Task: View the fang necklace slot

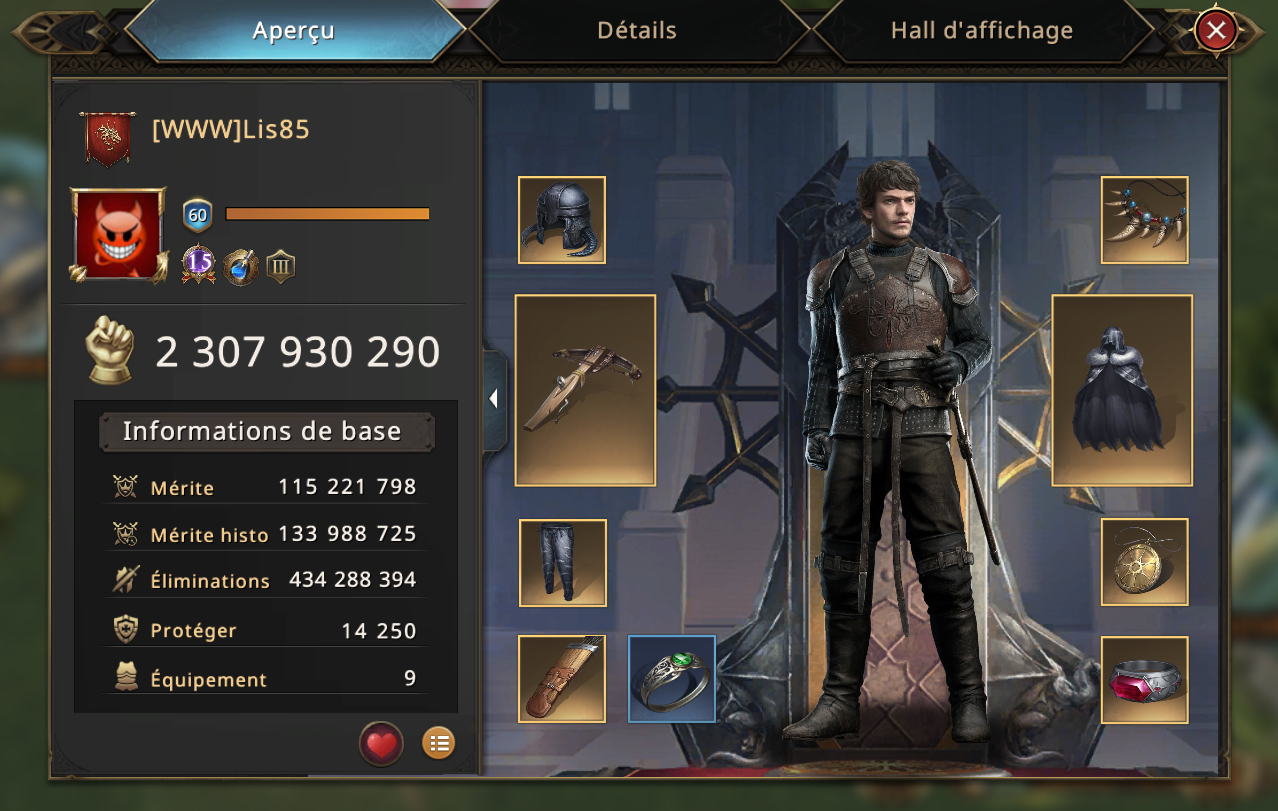Action: pyautogui.click(x=1144, y=220)
